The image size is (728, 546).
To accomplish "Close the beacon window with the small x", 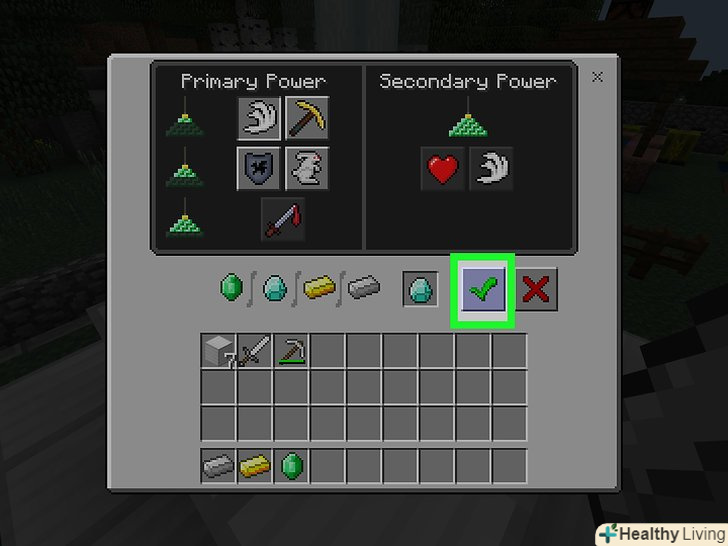I will [x=597, y=77].
